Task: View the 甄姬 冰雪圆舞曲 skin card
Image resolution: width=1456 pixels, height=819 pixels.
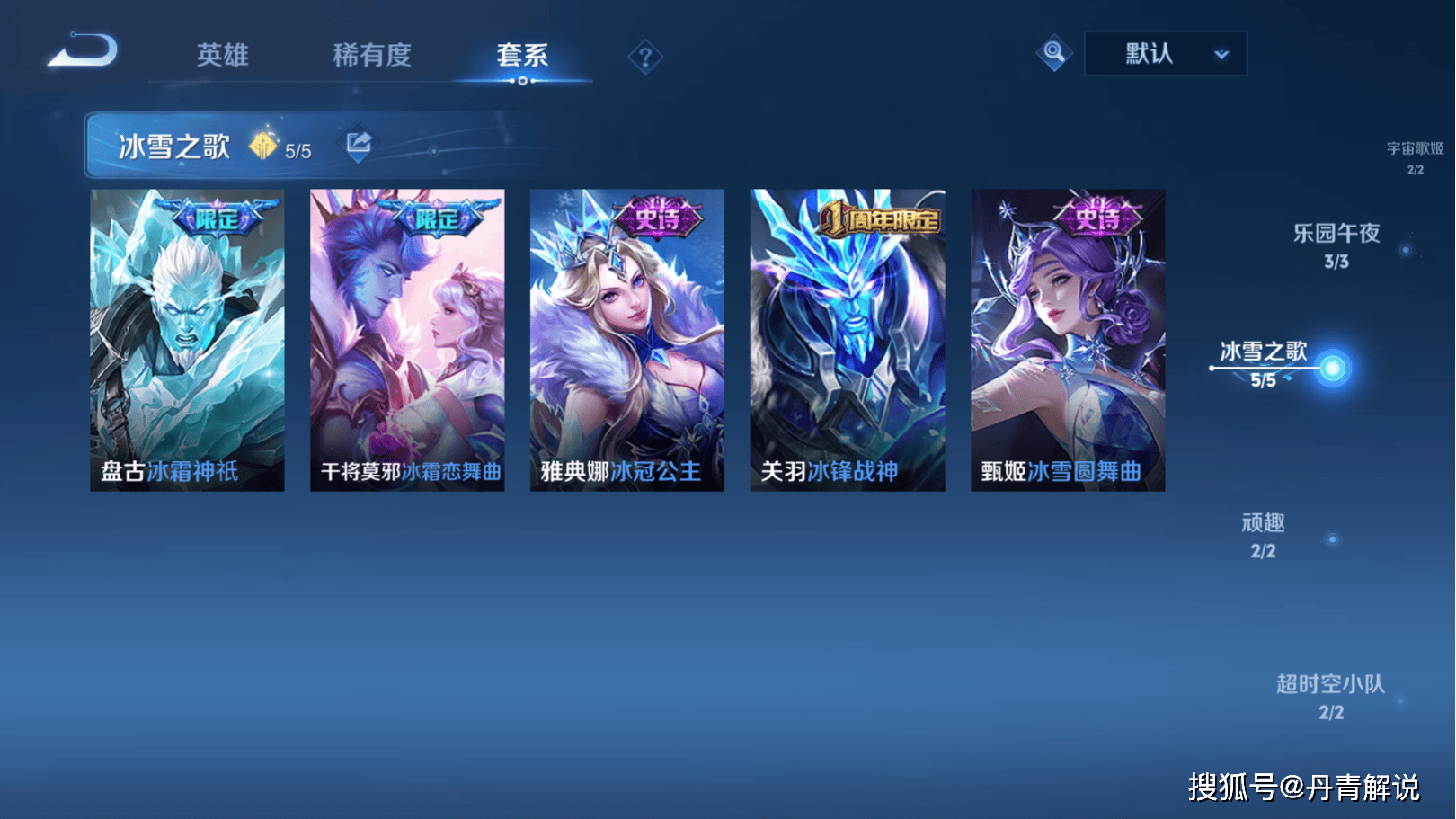Action: click(x=1068, y=340)
